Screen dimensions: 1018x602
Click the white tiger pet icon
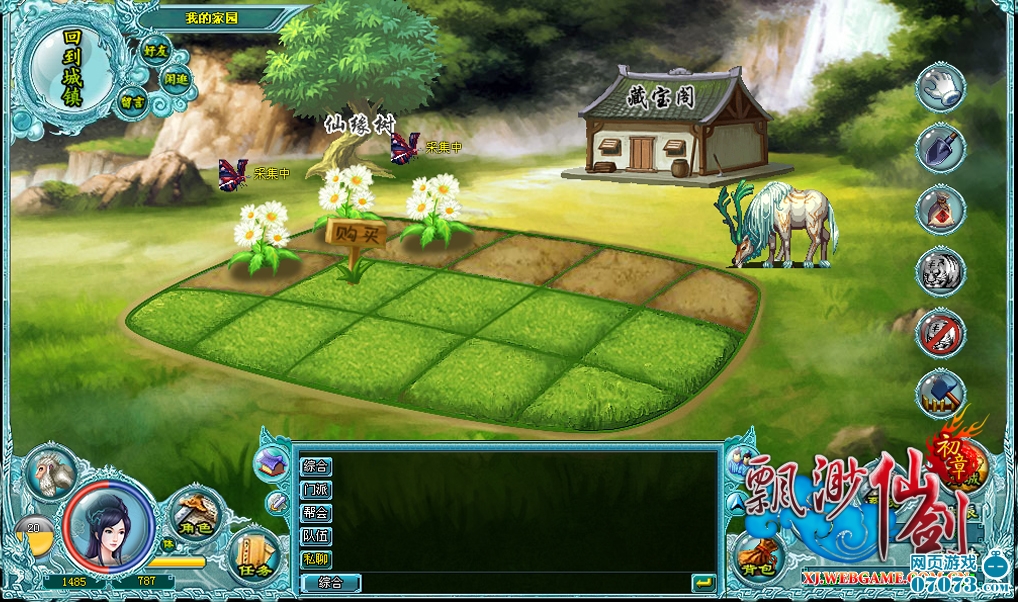click(x=940, y=271)
